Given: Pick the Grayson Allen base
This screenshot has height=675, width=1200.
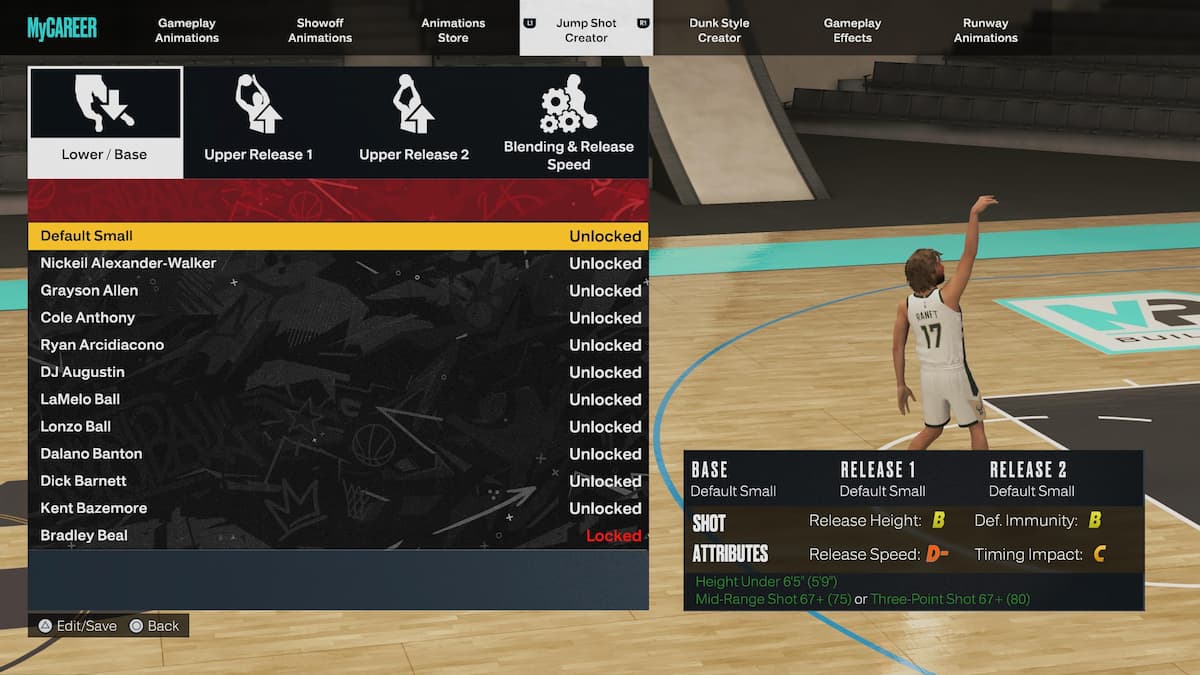Looking at the screenshot, I should [338, 290].
